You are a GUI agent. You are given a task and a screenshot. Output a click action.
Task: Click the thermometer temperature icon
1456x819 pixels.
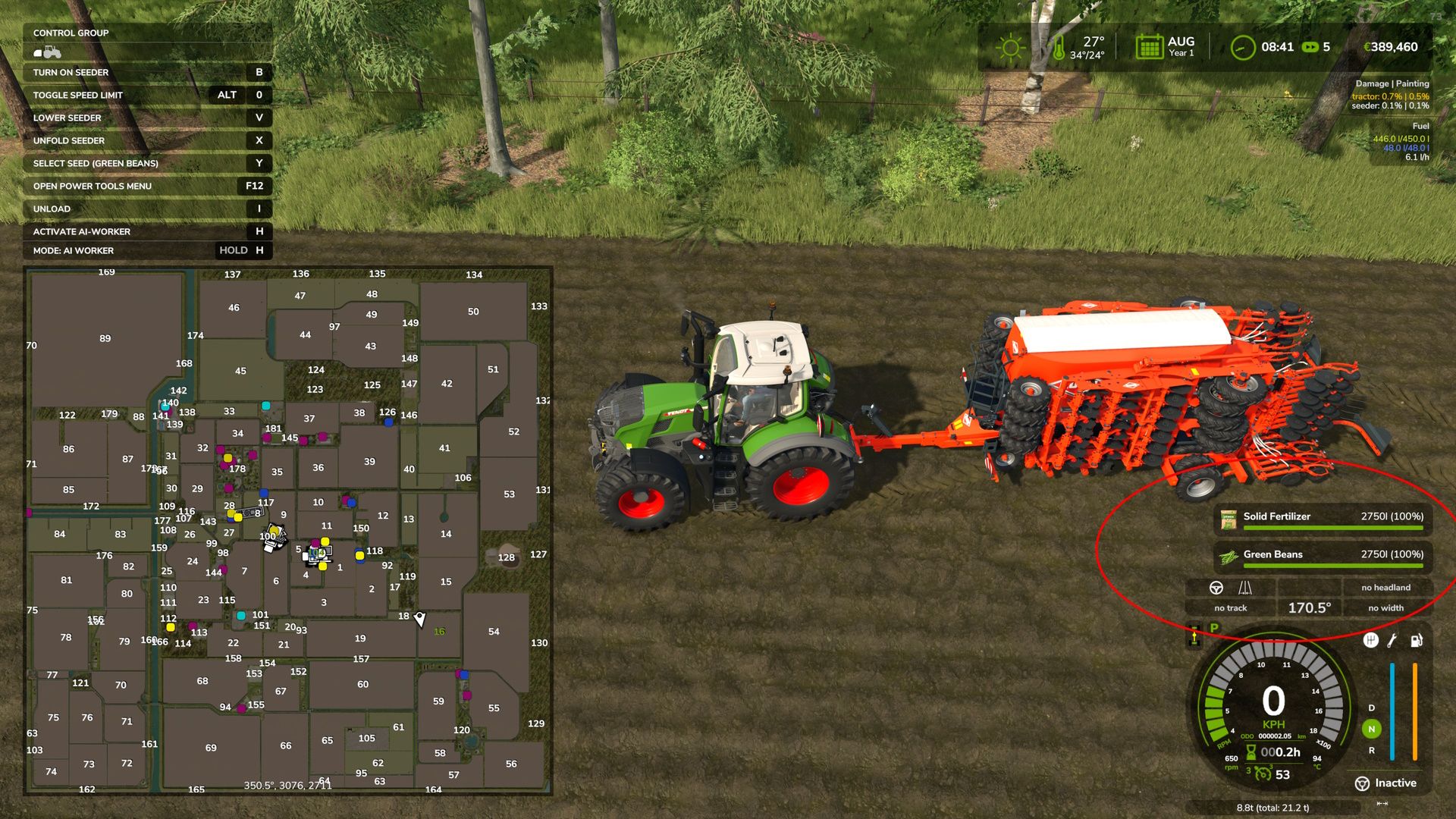pyautogui.click(x=1059, y=47)
